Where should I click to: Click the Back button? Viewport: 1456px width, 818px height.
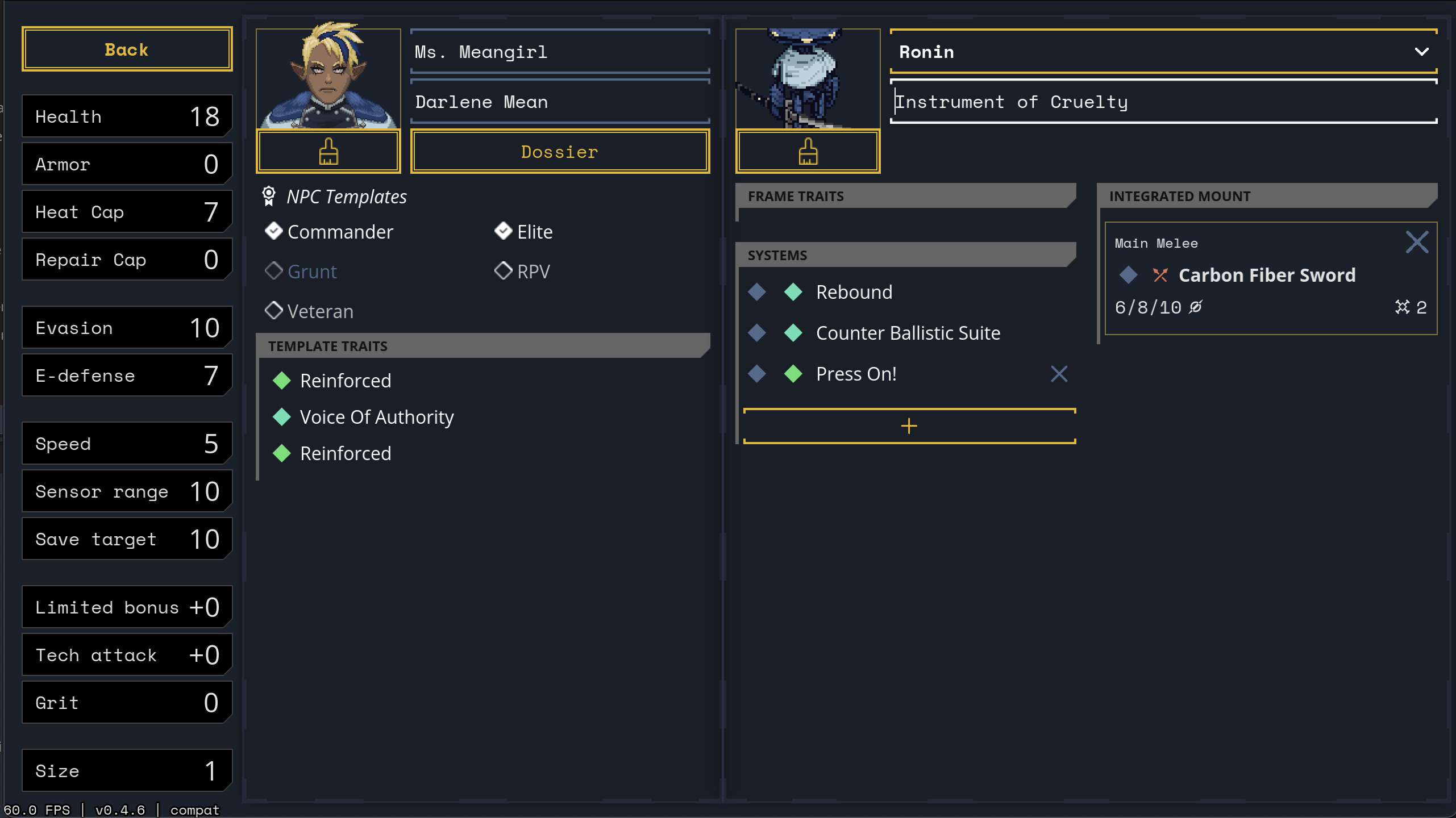[x=126, y=49]
